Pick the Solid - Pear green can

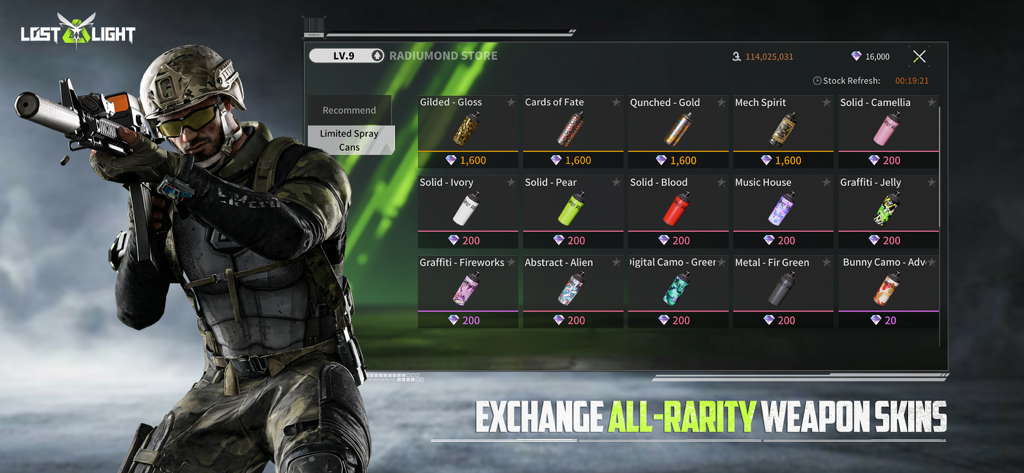click(x=572, y=210)
